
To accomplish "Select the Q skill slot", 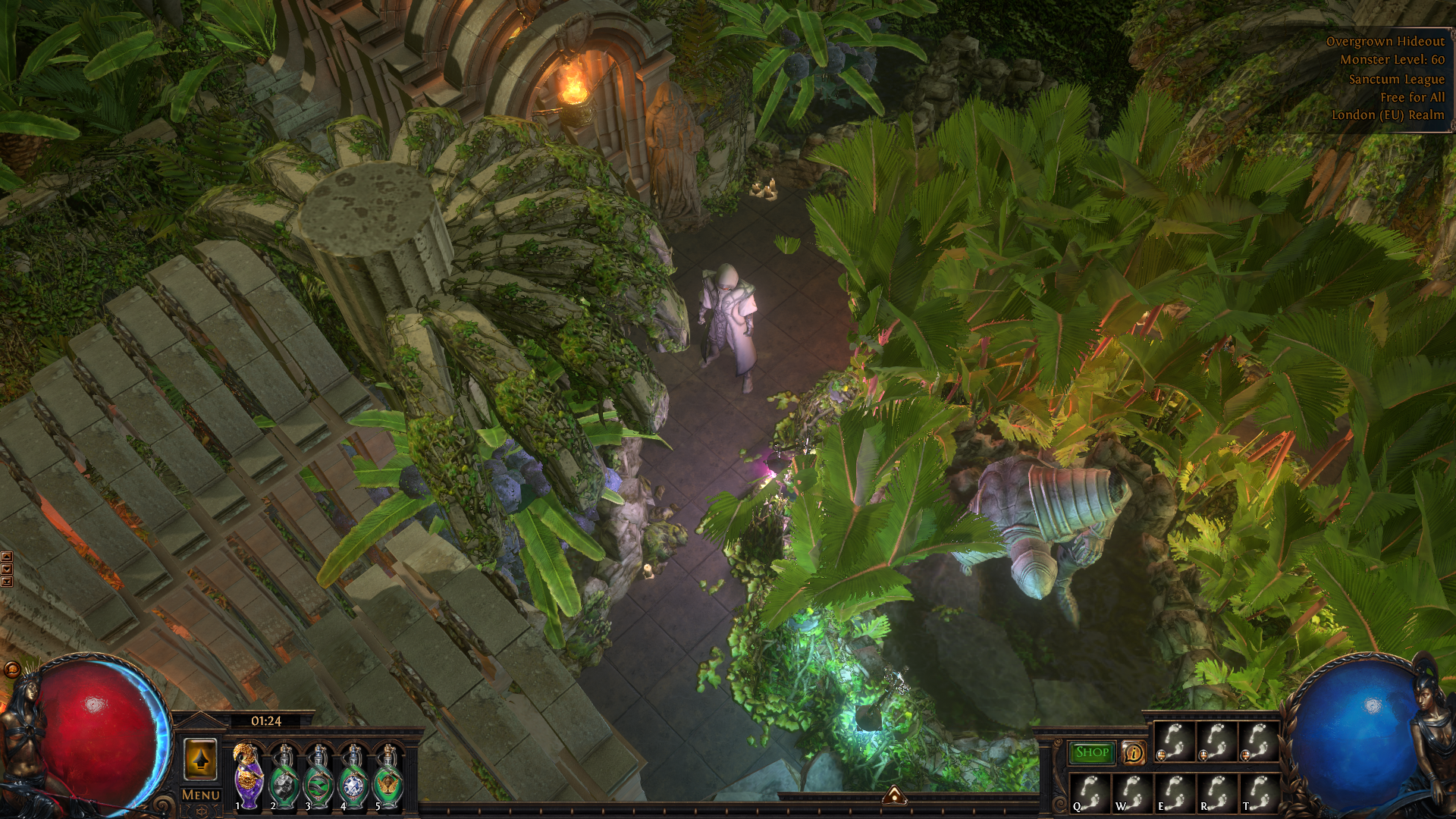I will pyautogui.click(x=1090, y=793).
